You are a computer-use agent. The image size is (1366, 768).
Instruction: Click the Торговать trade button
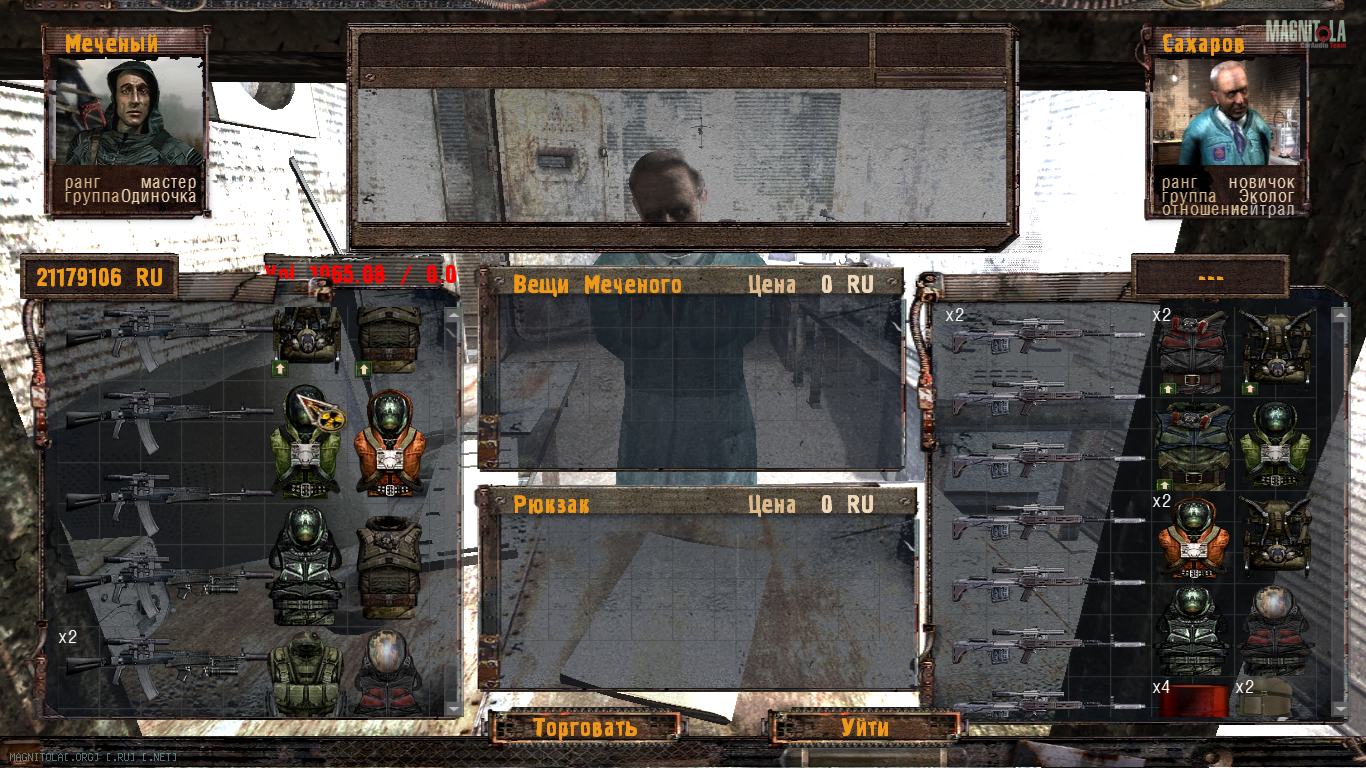[584, 727]
